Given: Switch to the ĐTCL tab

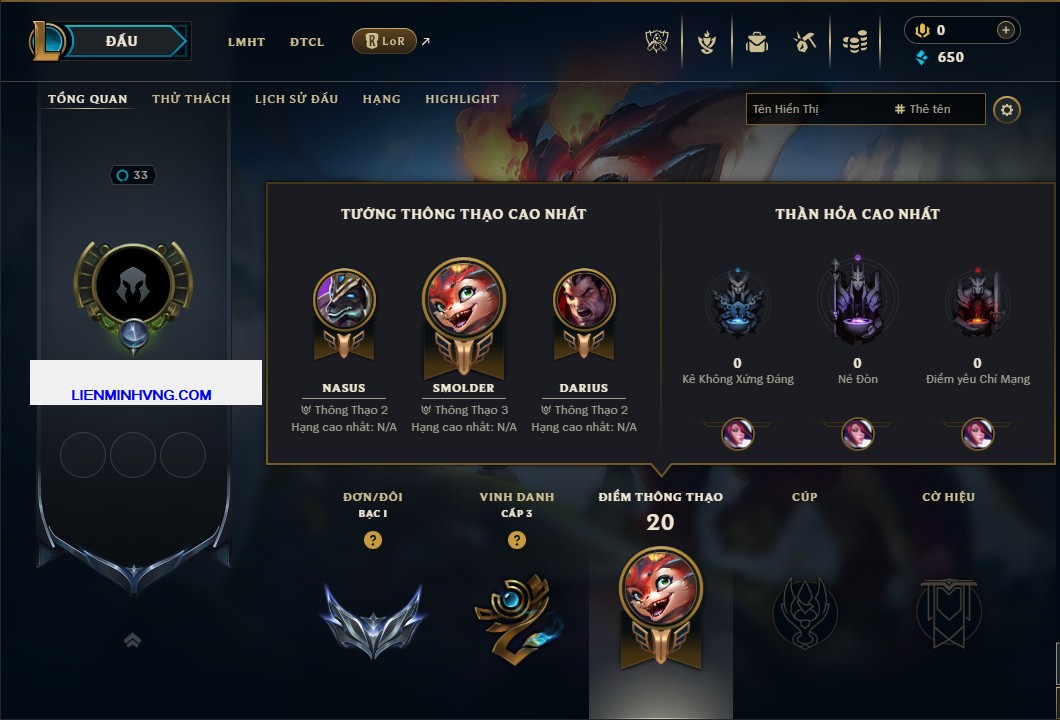Looking at the screenshot, I should (307, 42).
